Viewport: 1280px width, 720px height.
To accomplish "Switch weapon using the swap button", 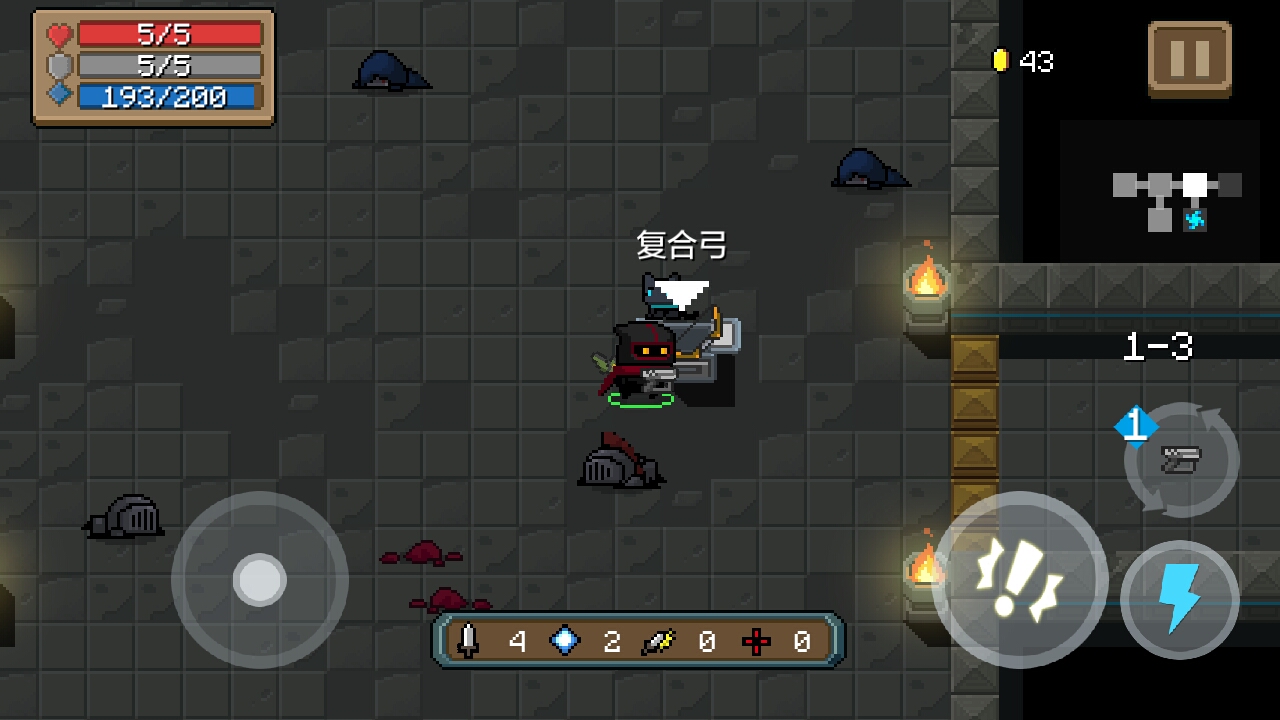I will click(x=1181, y=460).
